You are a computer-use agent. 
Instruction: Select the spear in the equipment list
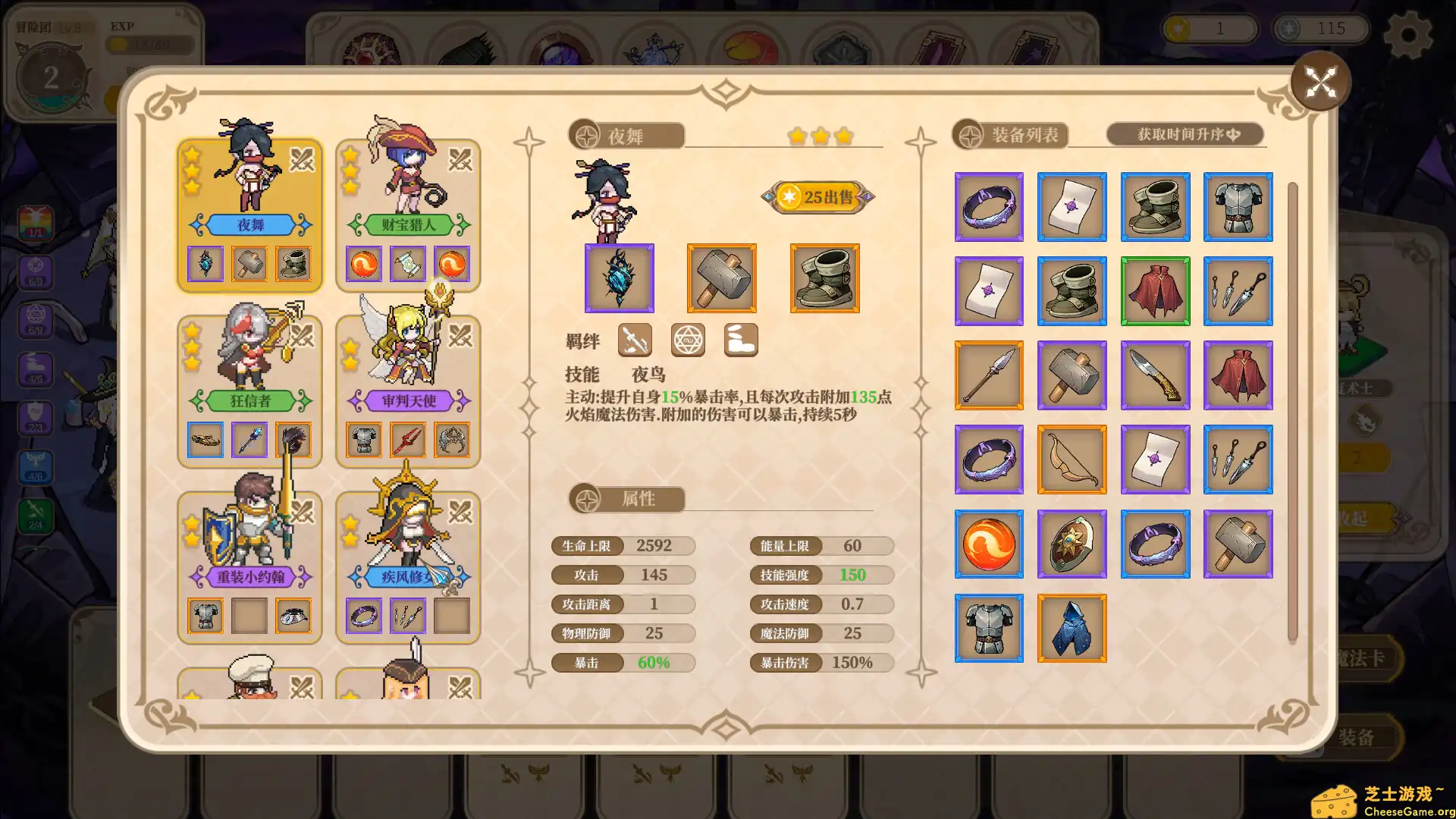(x=989, y=376)
